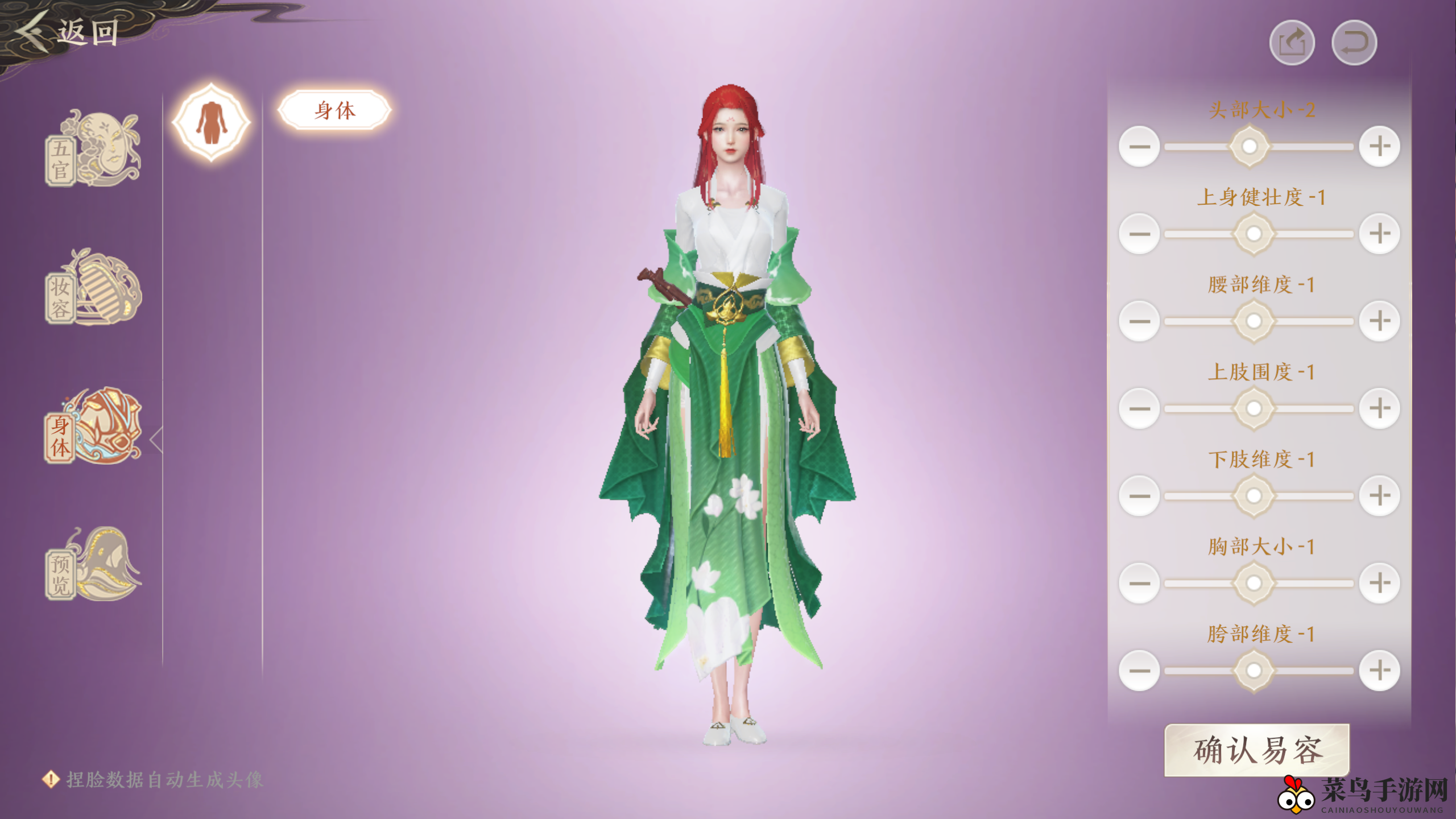
Task: Increase 头部大小 with its plus button
Action: 1379,147
